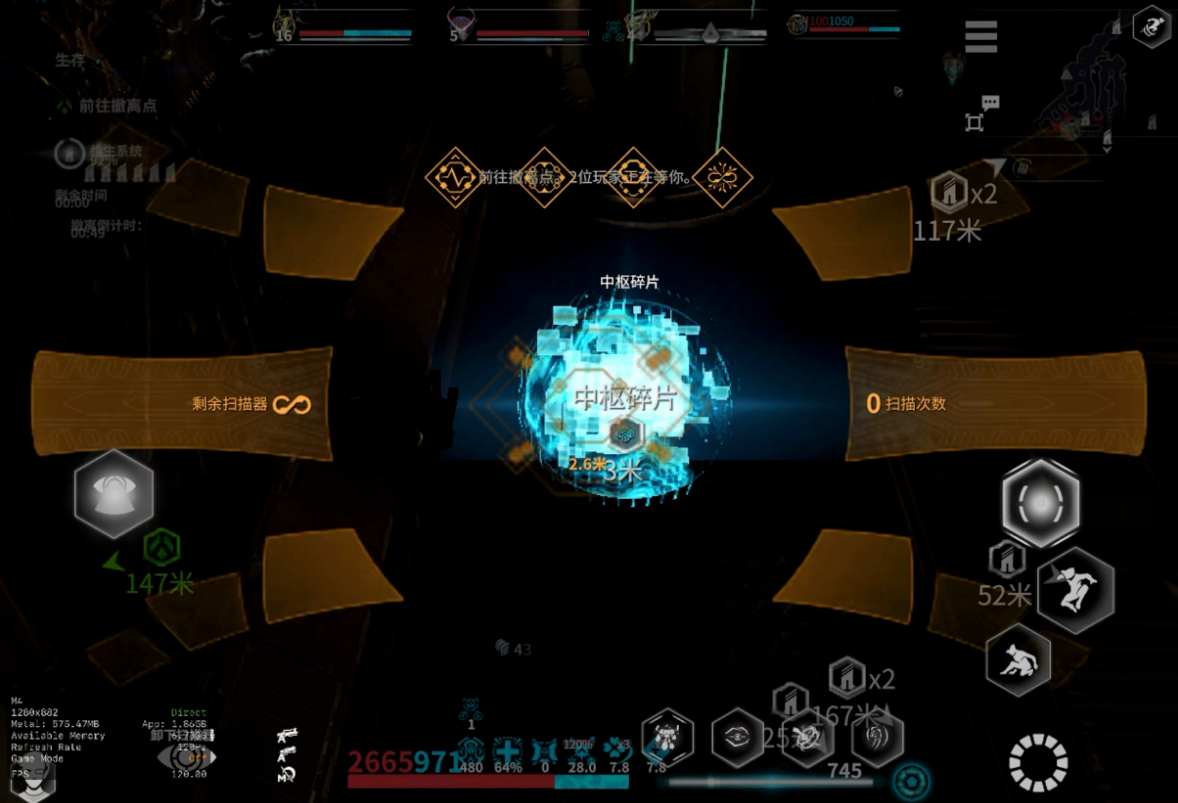This screenshot has width=1178, height=803.
Task: Activate the first warframe ability hexagon
Action: 667,738
